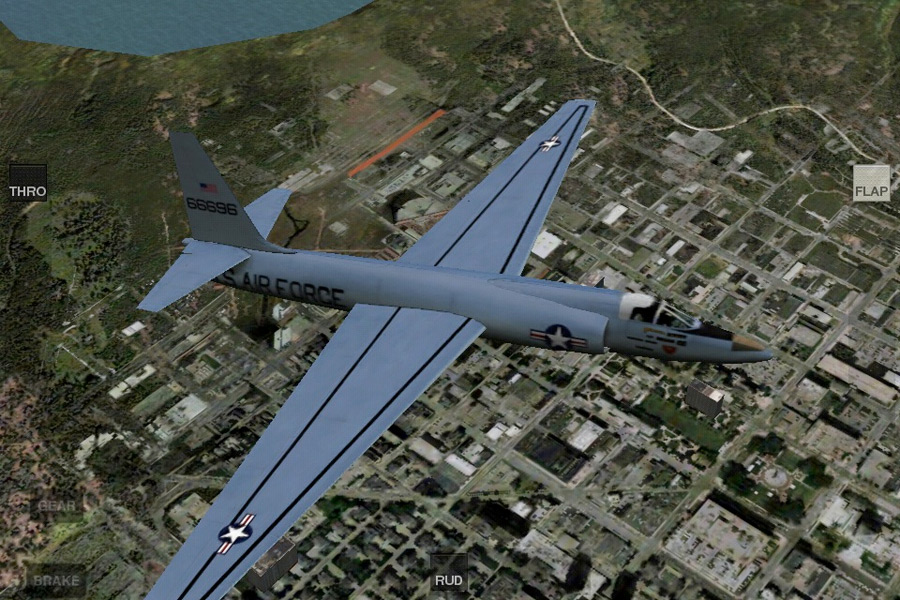This screenshot has width=900, height=600.
Task: Toggle the FLAP control
Action: (871, 184)
